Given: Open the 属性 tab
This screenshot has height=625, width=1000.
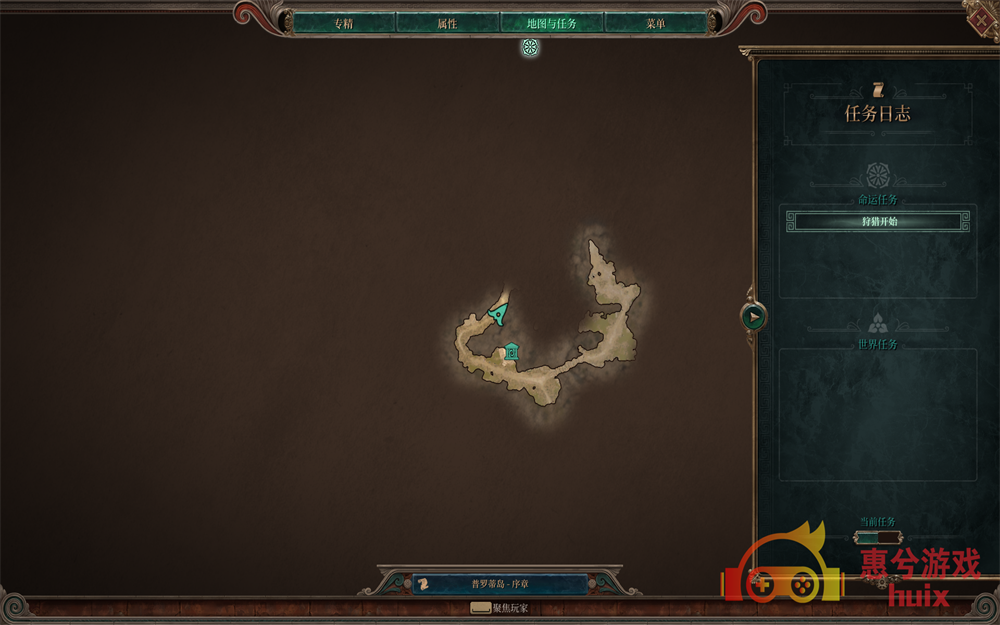Looking at the screenshot, I should (447, 23).
